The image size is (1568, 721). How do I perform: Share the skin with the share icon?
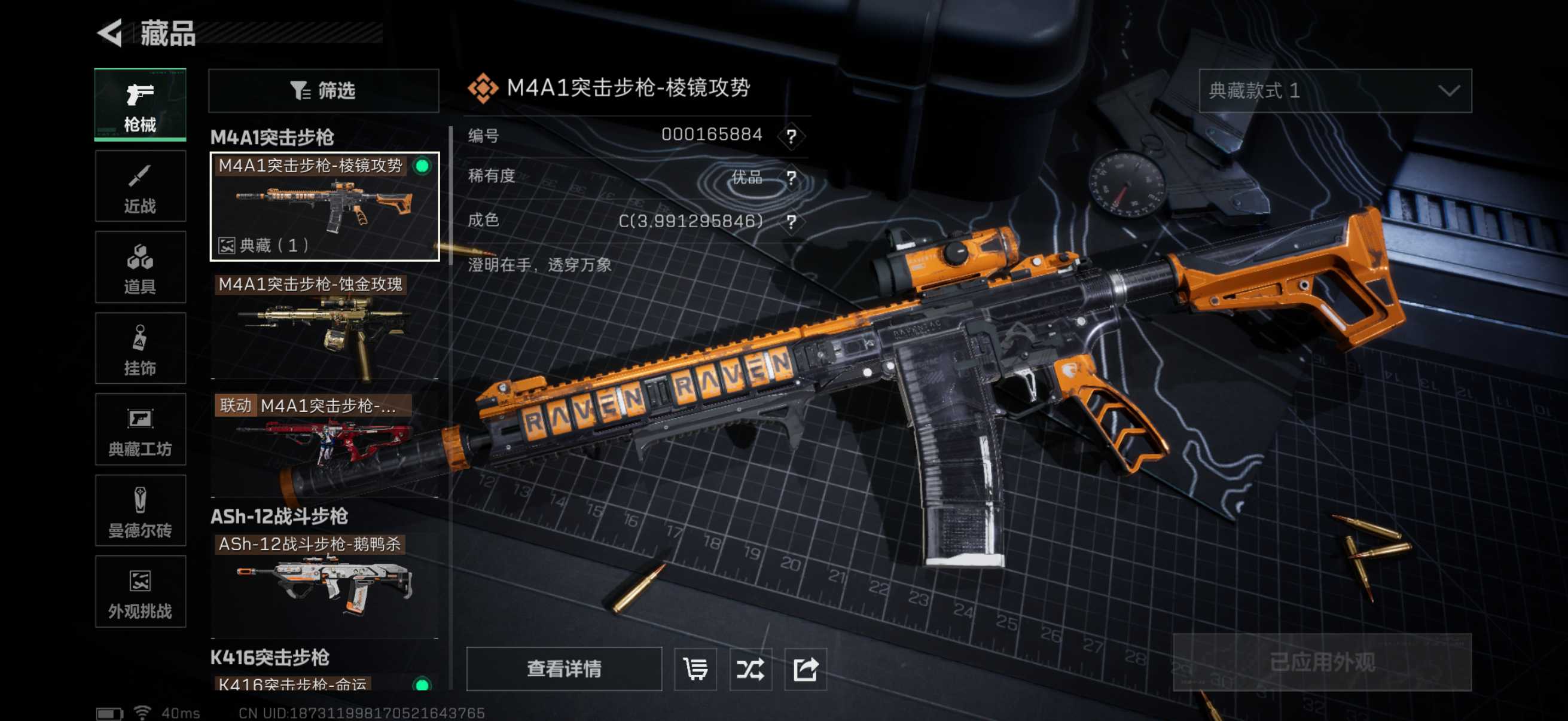coord(806,668)
